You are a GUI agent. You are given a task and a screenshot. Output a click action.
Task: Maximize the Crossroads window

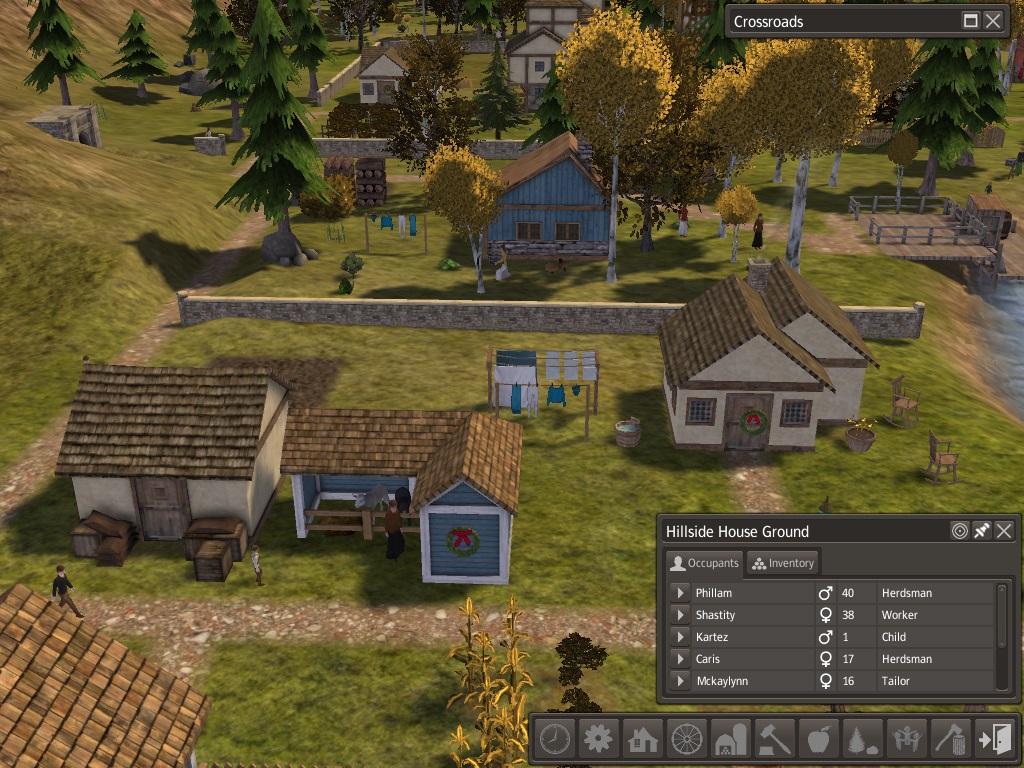[x=971, y=21]
